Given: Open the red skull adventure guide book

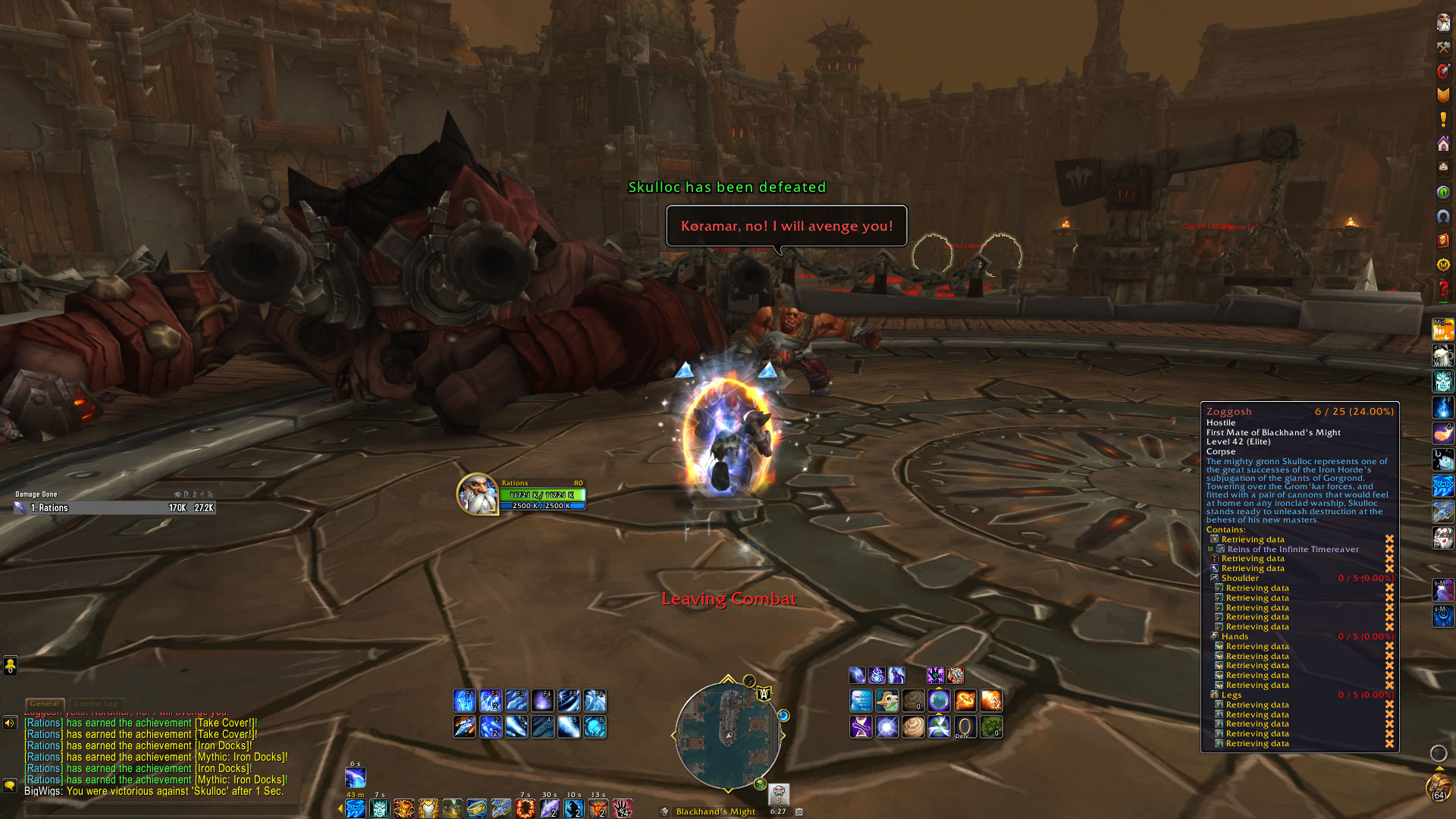Looking at the screenshot, I should coord(1442,240).
